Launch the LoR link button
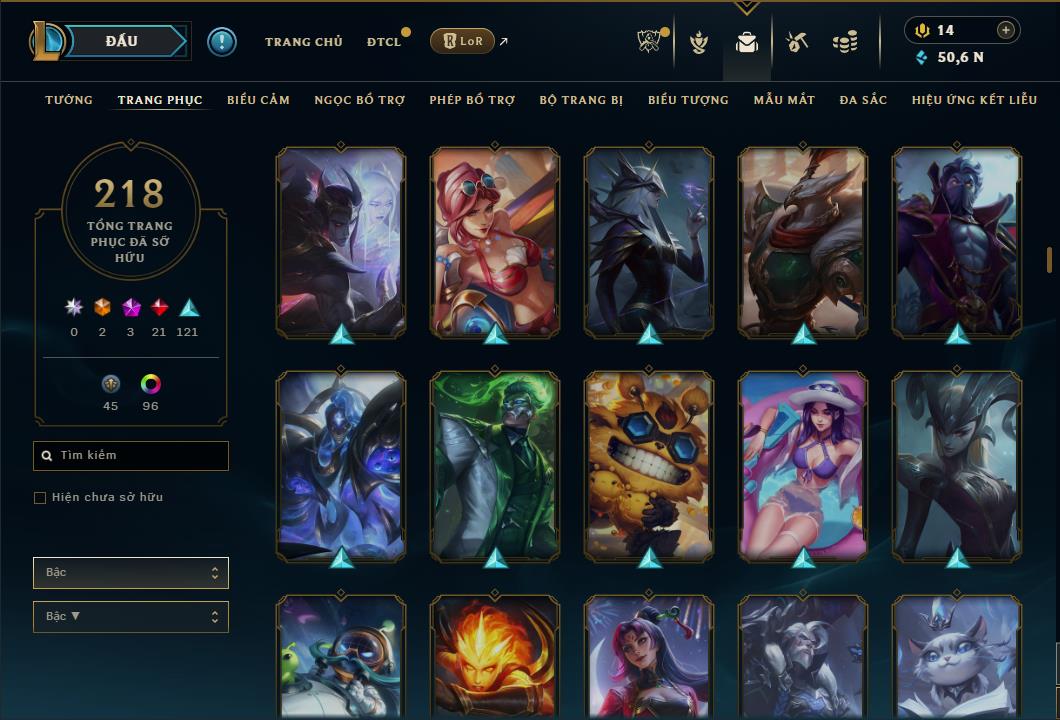 point(461,41)
